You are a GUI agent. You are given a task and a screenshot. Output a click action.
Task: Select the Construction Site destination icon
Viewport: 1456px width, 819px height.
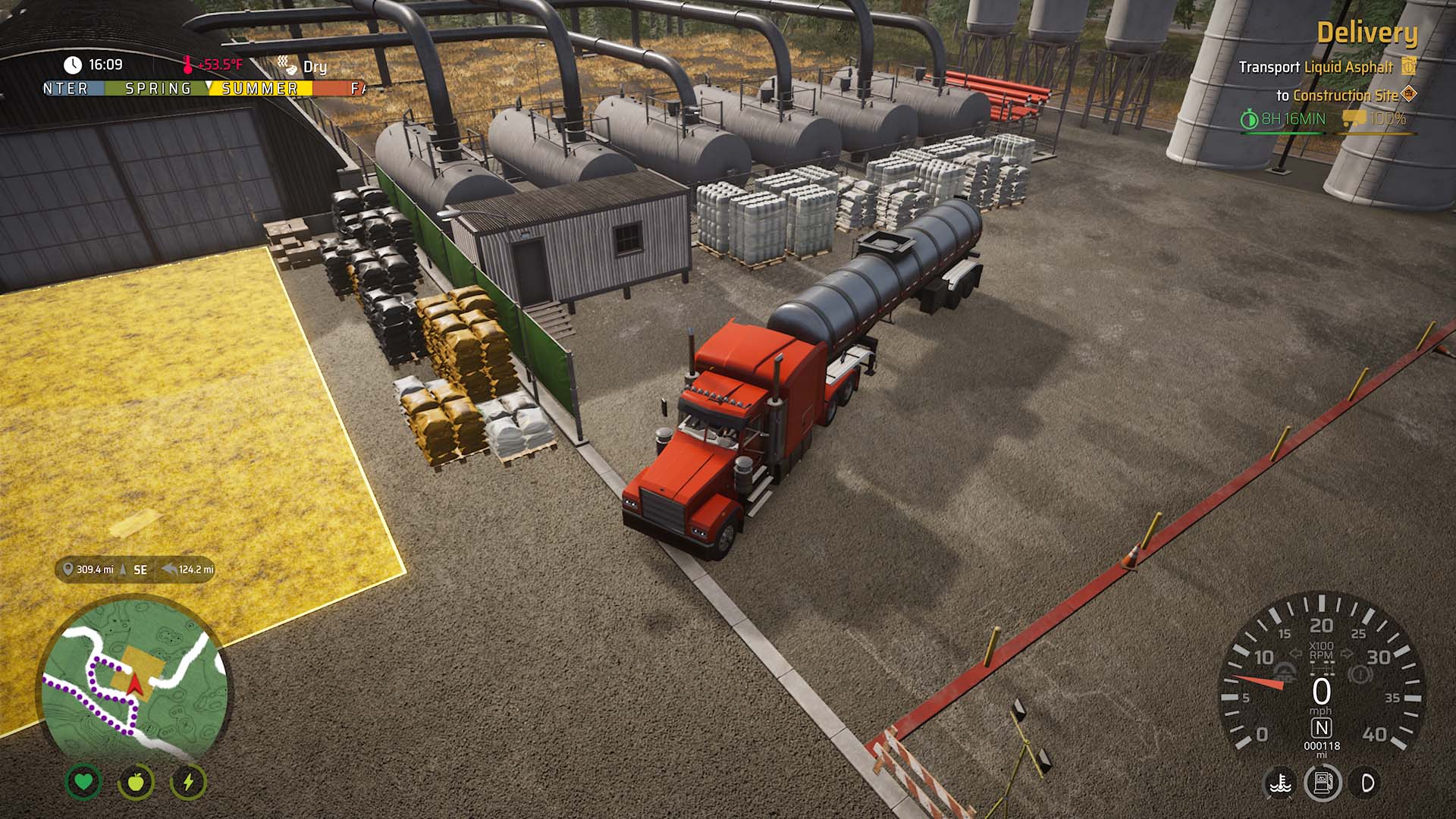1409,94
